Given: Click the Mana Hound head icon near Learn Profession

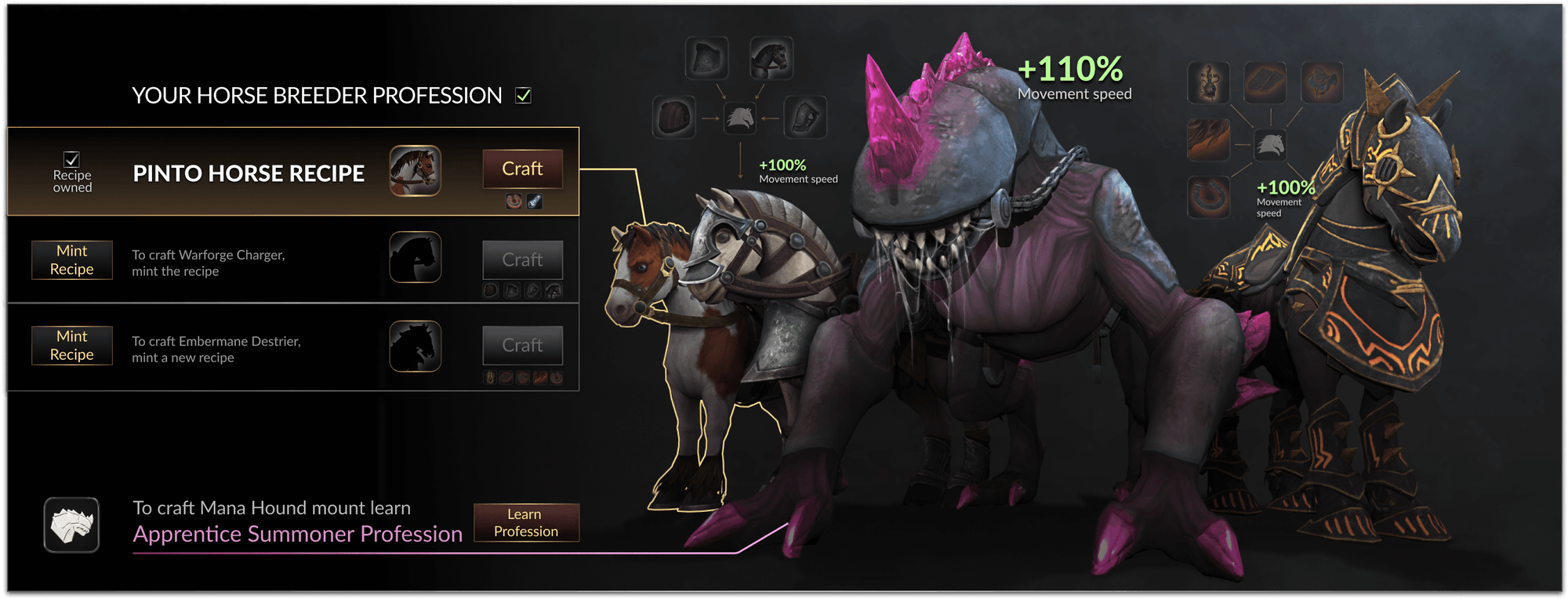Looking at the screenshot, I should pyautogui.click(x=71, y=525).
